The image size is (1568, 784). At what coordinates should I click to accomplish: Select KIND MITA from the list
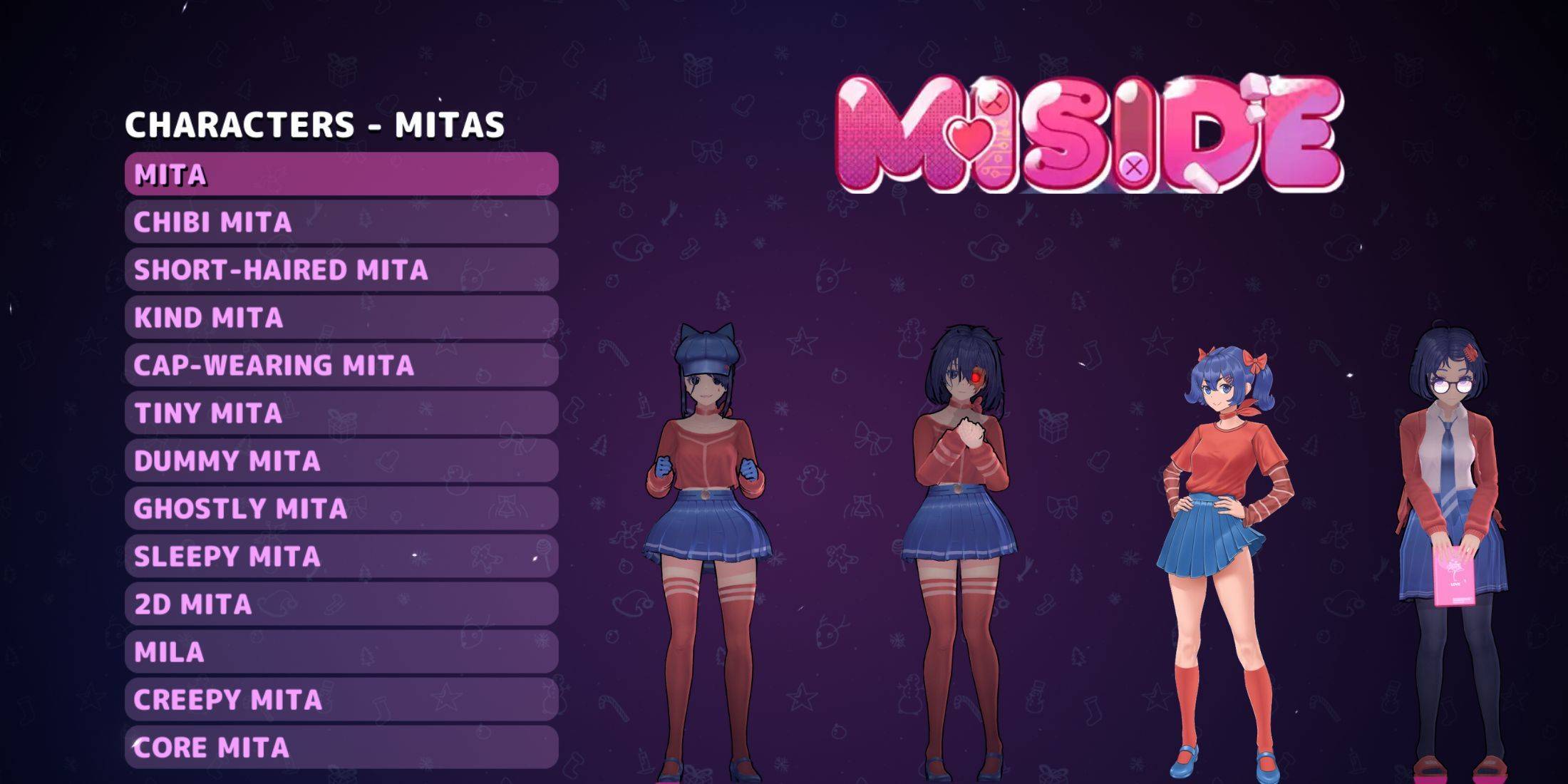[342, 318]
